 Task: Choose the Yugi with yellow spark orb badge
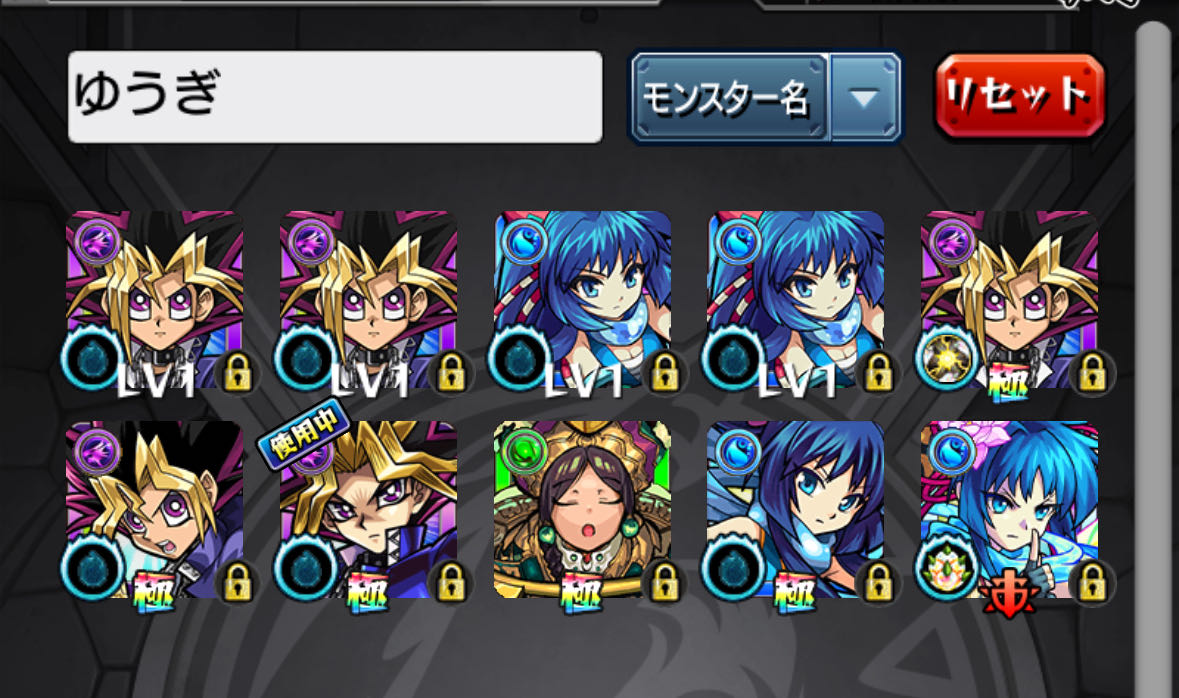[1009, 300]
